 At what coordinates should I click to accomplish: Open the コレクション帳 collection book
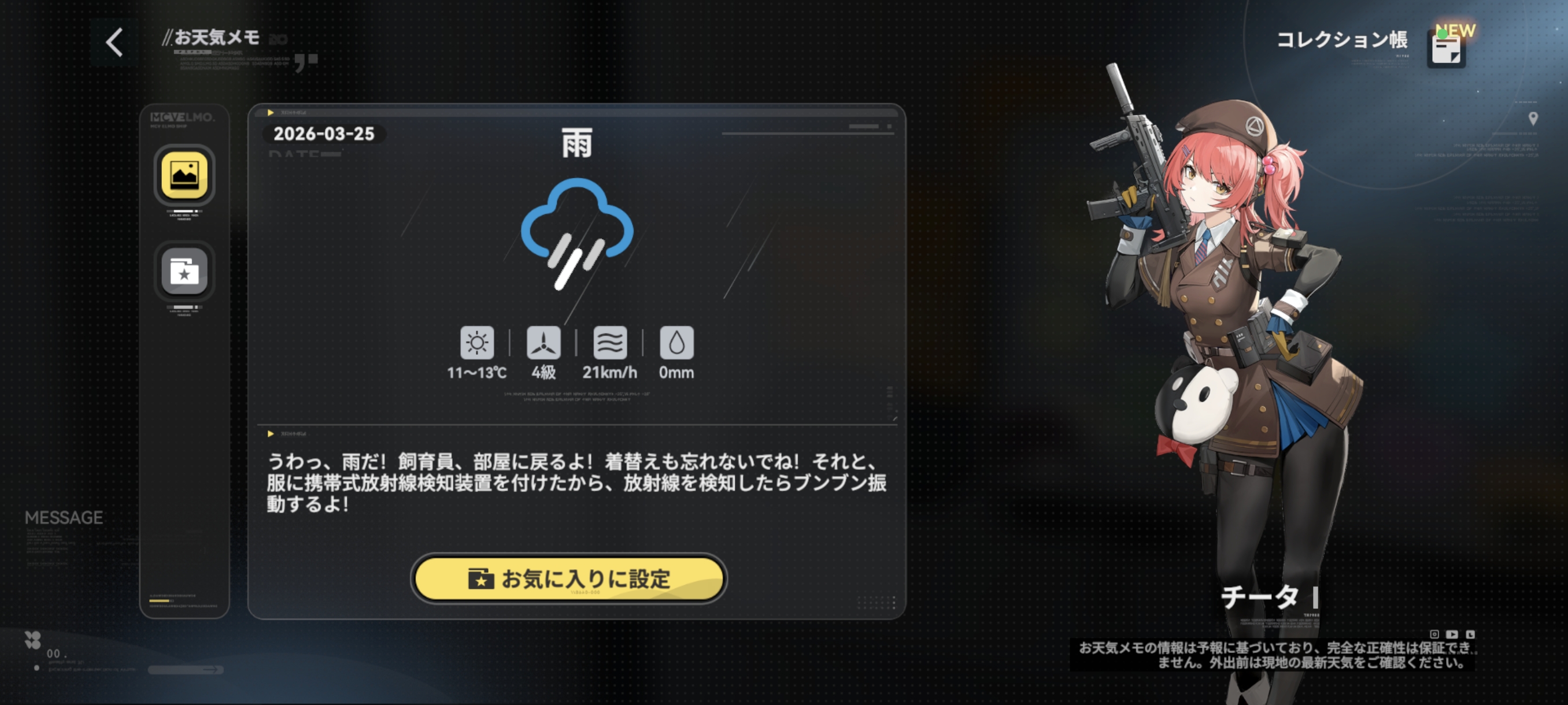click(1445, 49)
